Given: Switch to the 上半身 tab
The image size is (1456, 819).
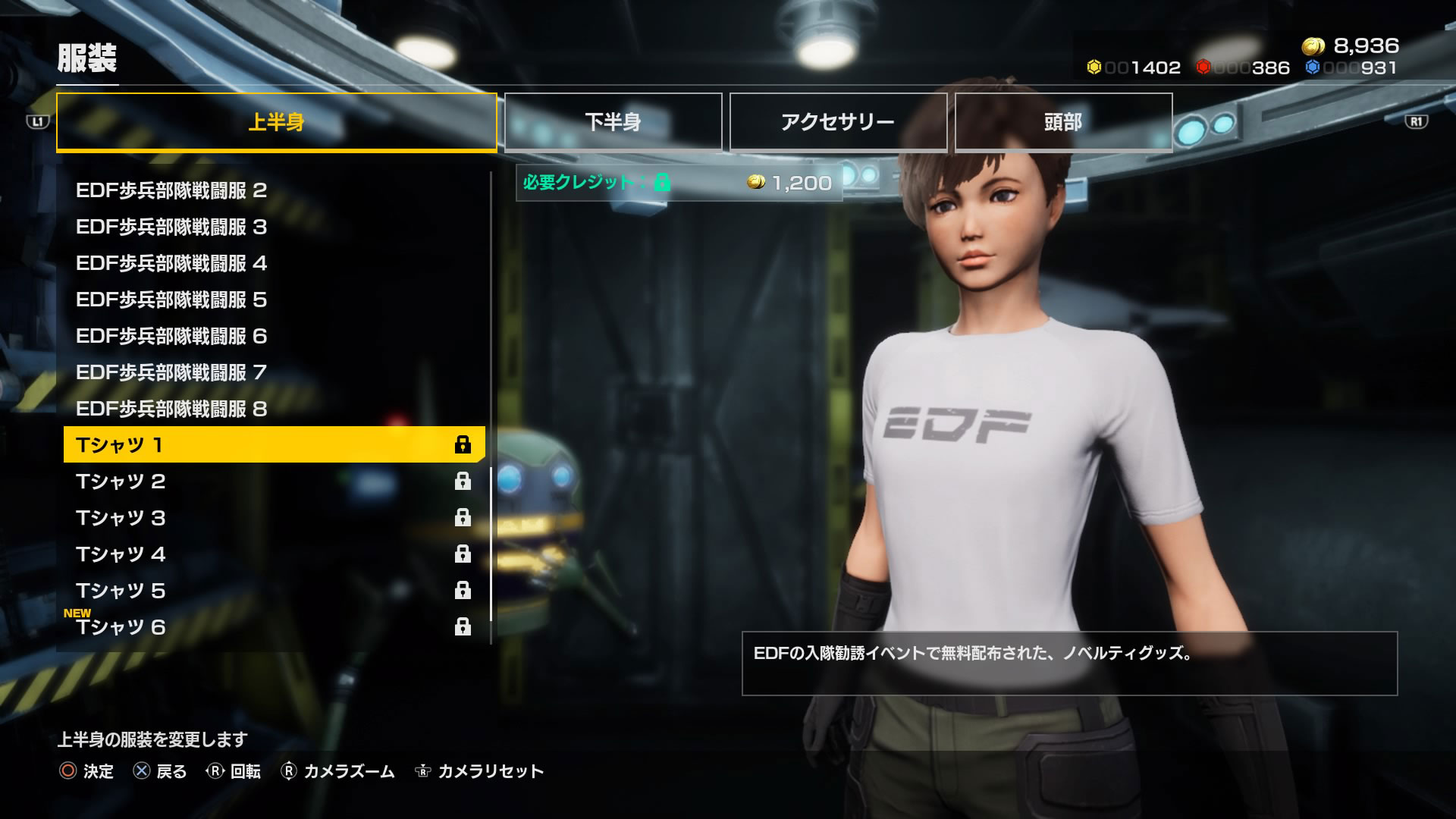Looking at the screenshot, I should tap(276, 122).
